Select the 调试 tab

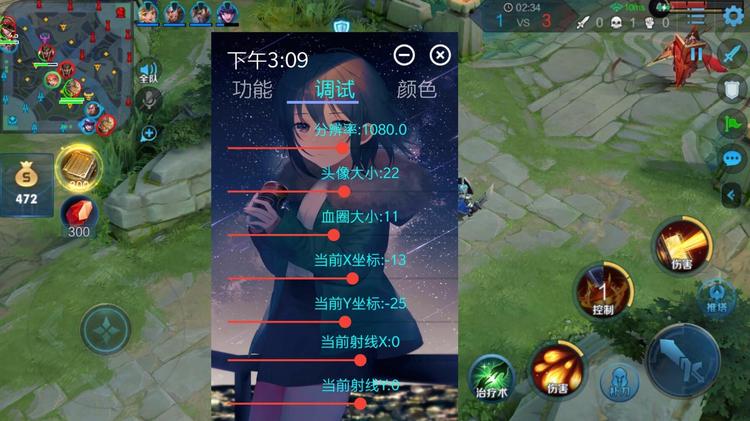coord(335,89)
